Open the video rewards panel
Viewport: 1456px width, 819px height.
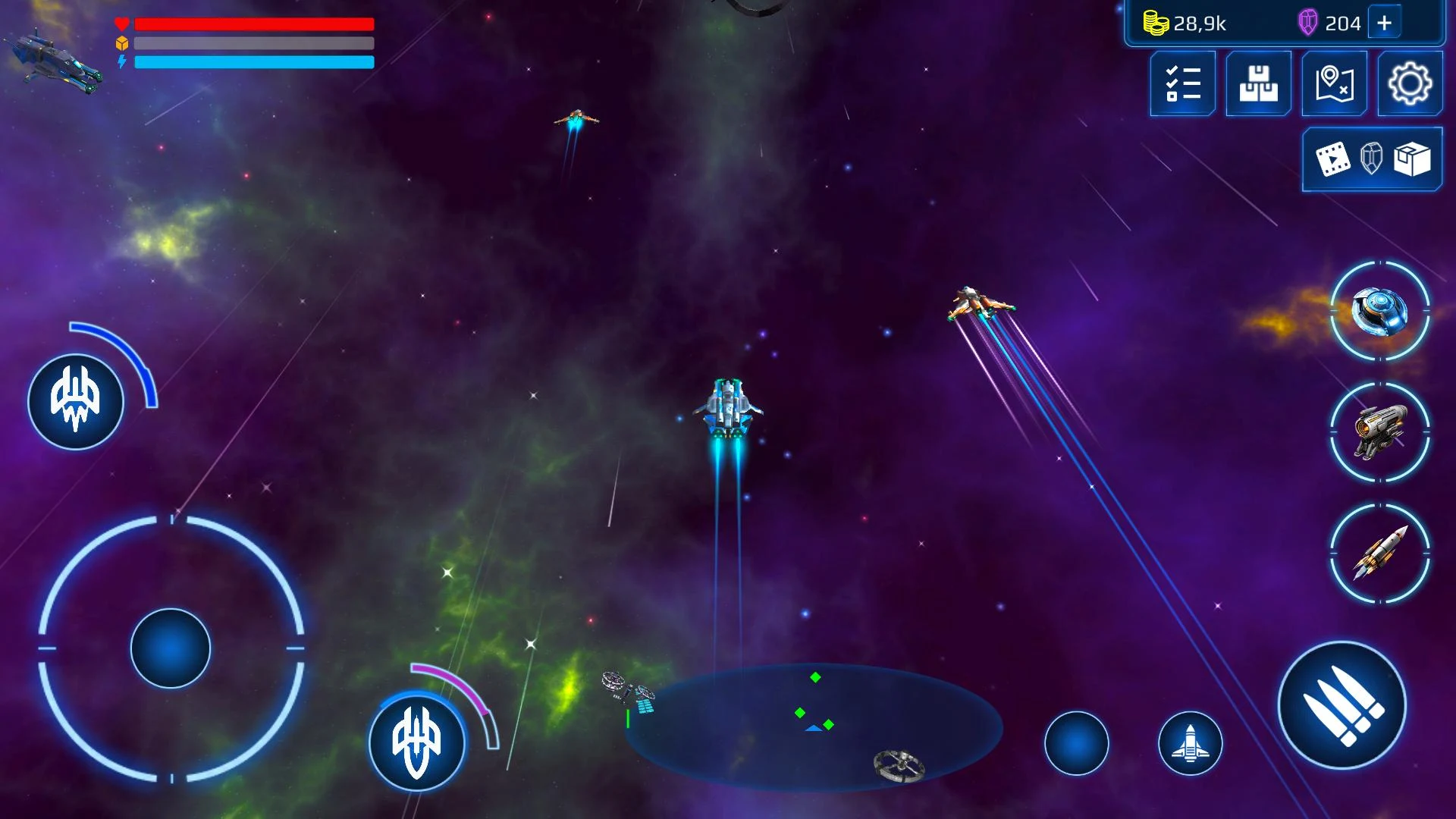(x=1372, y=159)
